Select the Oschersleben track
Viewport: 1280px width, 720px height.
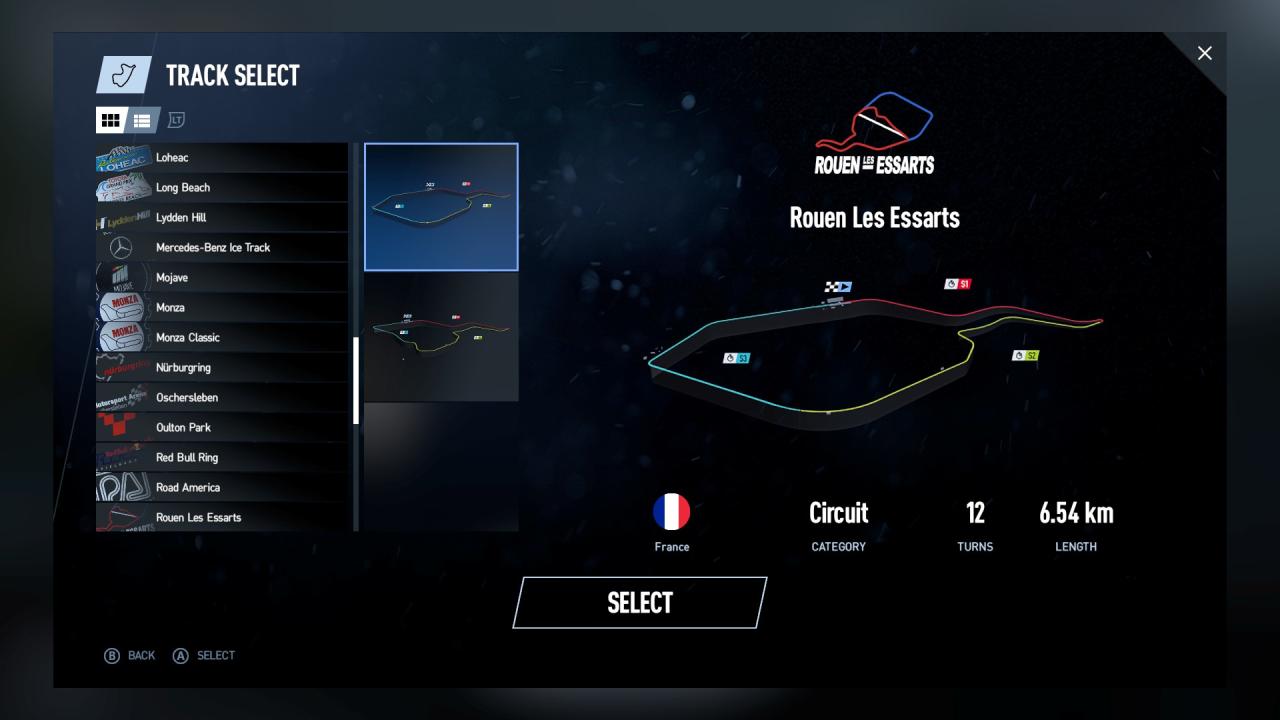222,397
